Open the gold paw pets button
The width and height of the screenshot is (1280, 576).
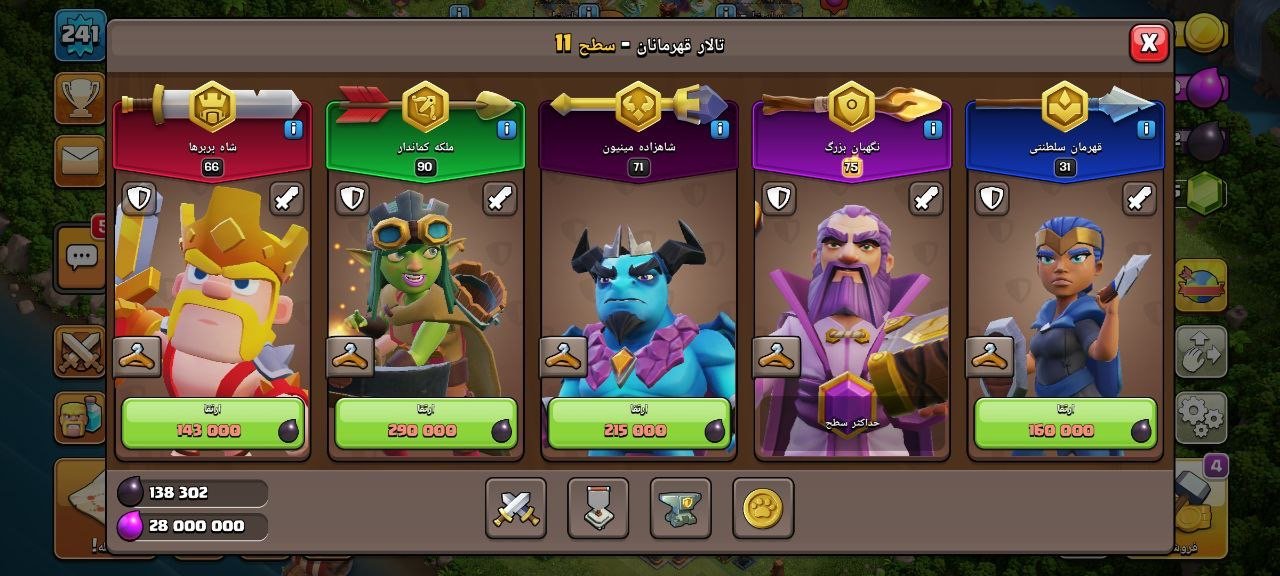tap(763, 509)
